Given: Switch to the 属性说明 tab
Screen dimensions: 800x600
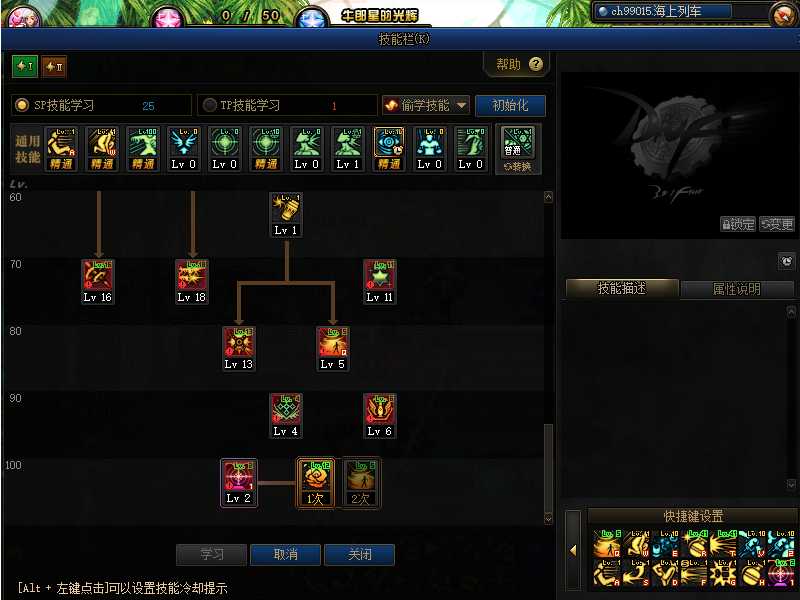Looking at the screenshot, I should 736,289.
